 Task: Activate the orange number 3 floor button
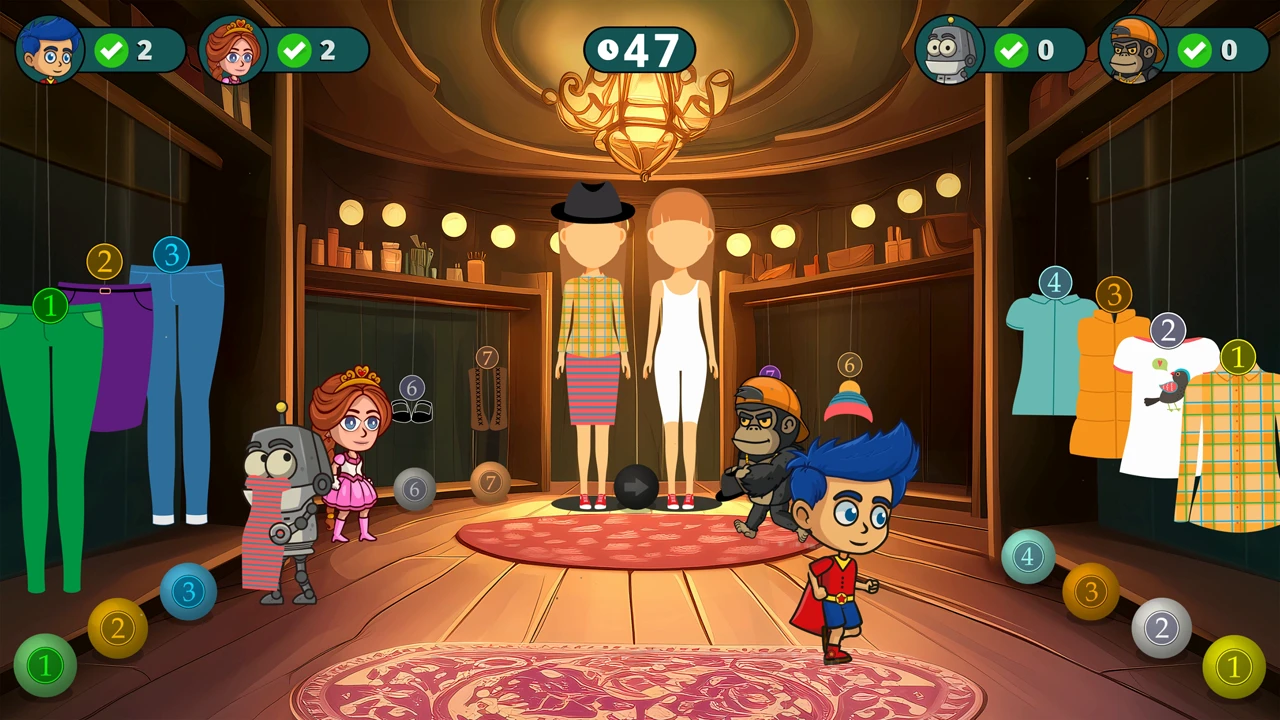[x=1090, y=591]
